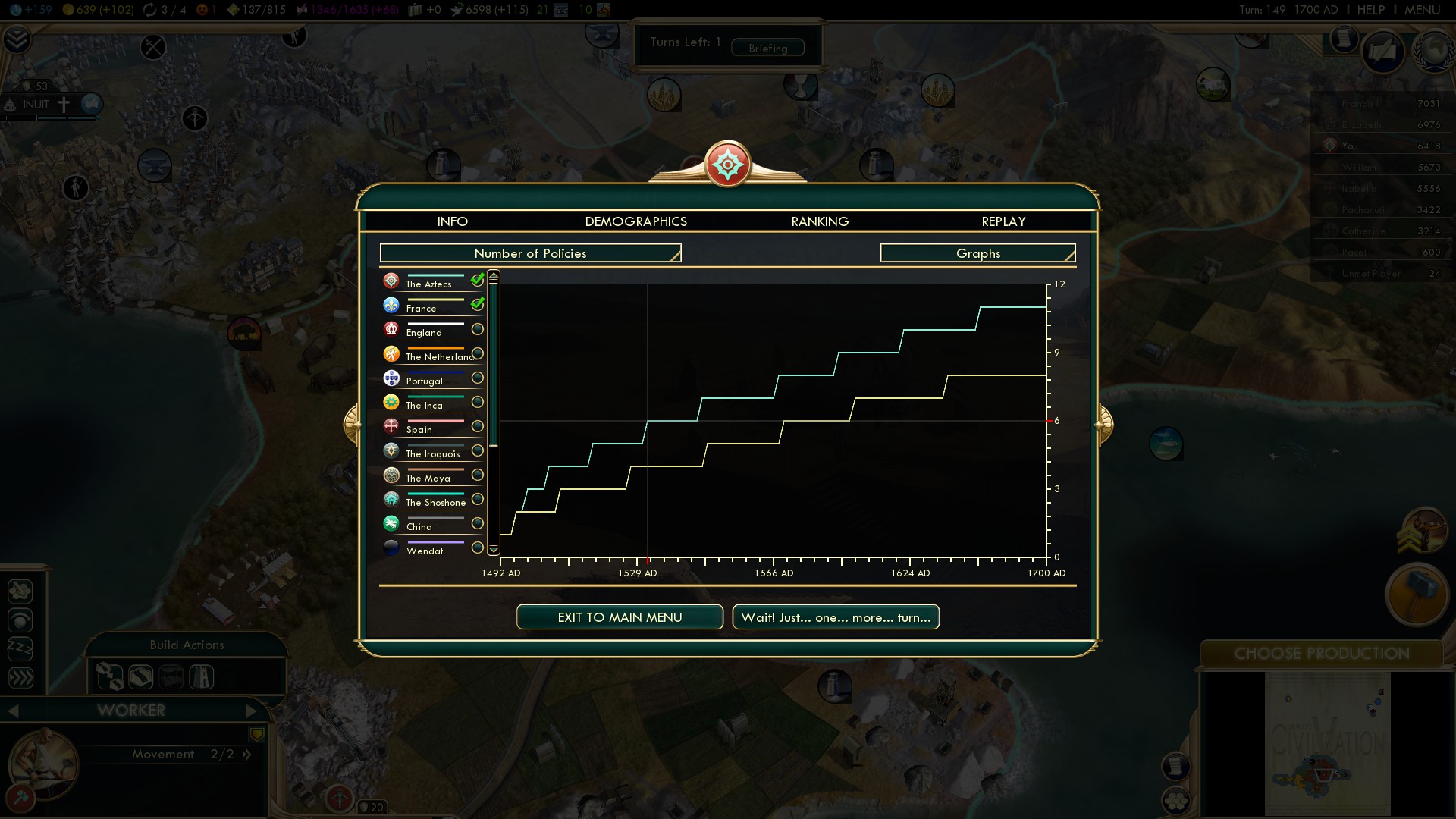This screenshot has height=819, width=1456.
Task: Add The Maya to the graph
Action: (x=478, y=475)
